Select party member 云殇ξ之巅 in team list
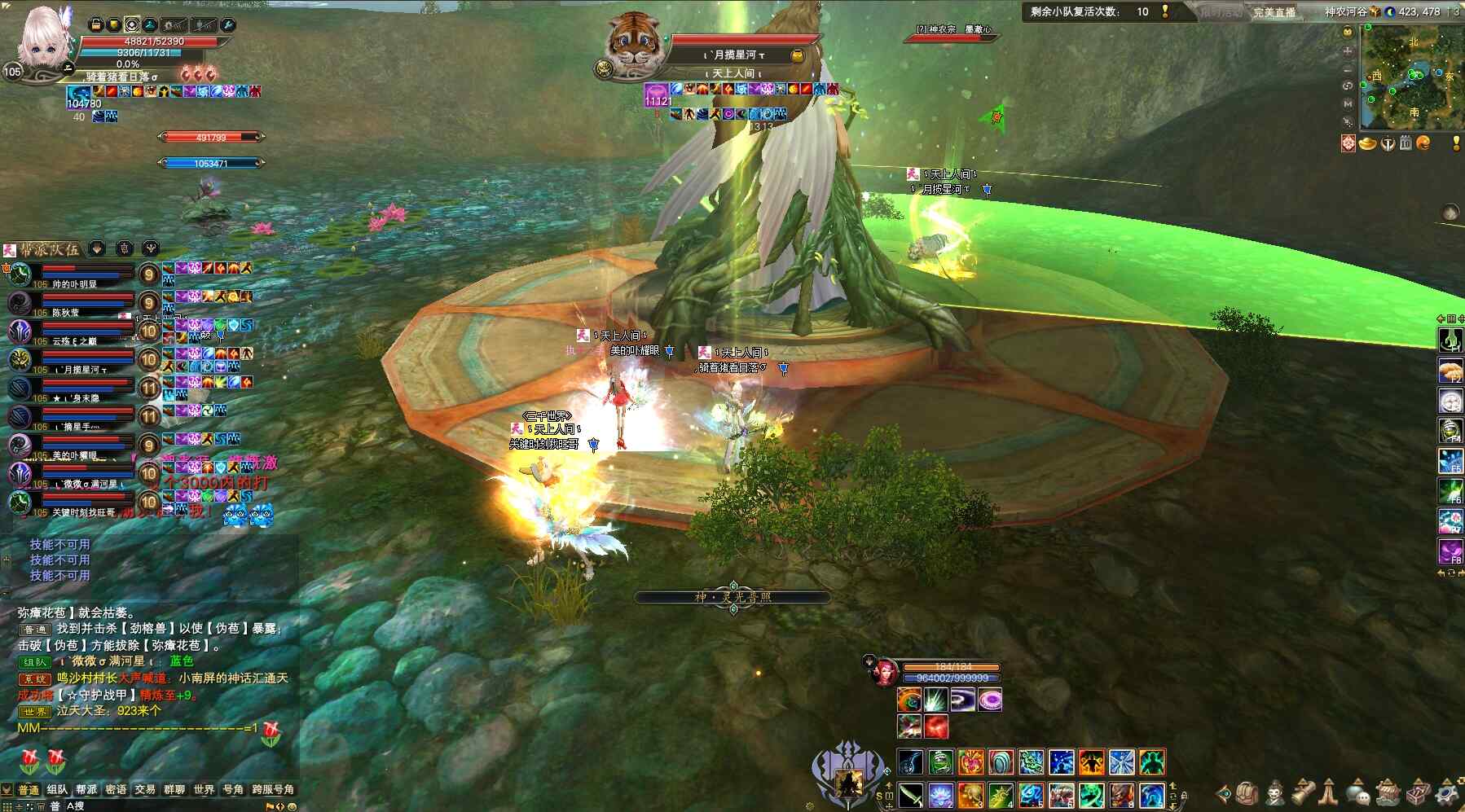The height and width of the screenshot is (812, 1465). click(x=73, y=340)
